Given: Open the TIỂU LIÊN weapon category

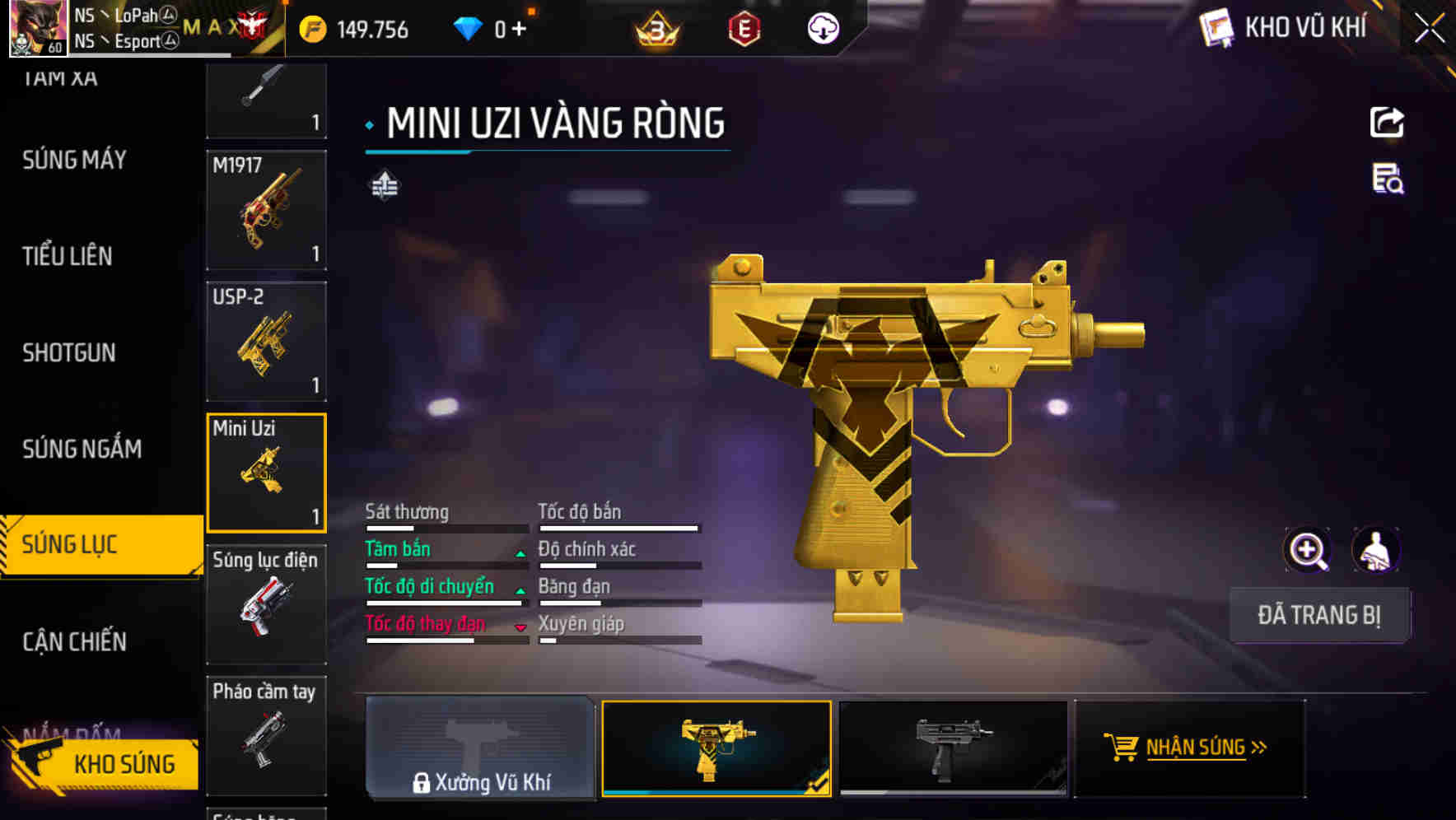Looking at the screenshot, I should (68, 256).
